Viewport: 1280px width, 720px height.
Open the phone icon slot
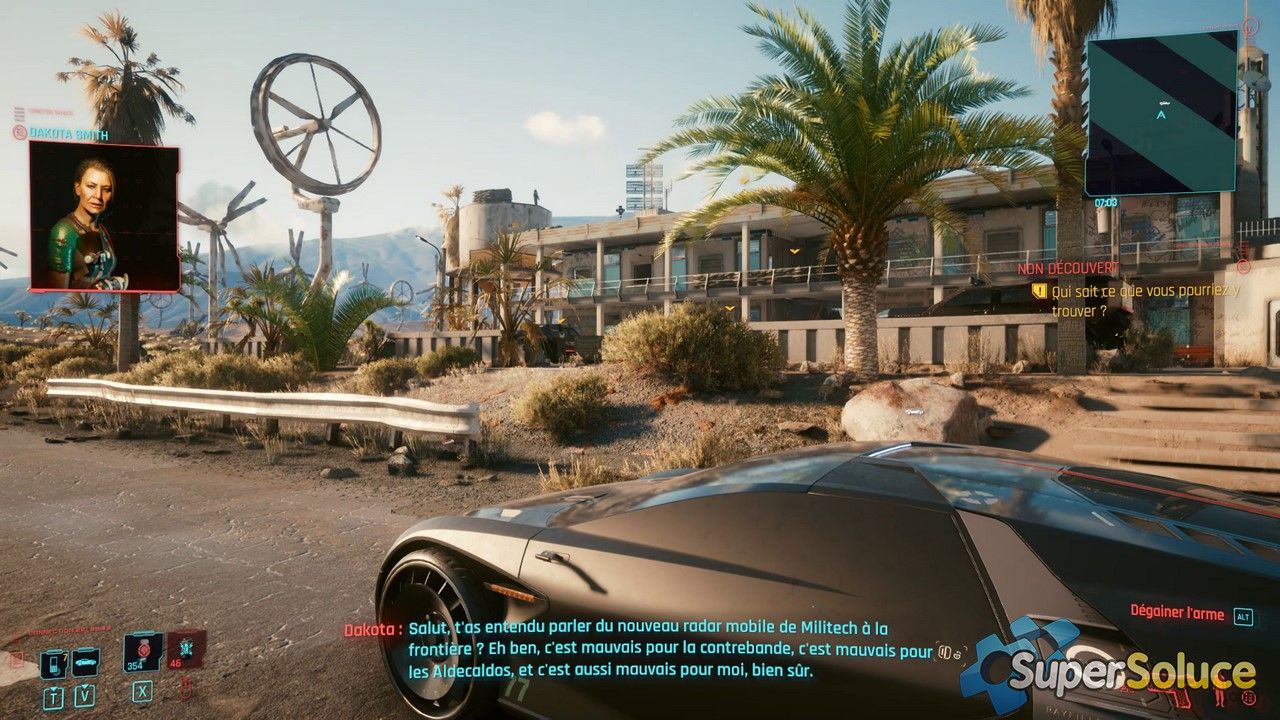(53, 662)
